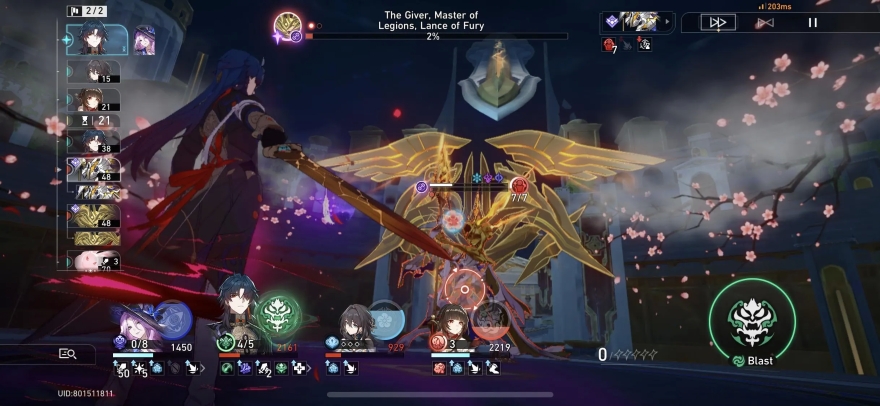Select the action order entry with value 21
The height and width of the screenshot is (406, 880).
97,100
